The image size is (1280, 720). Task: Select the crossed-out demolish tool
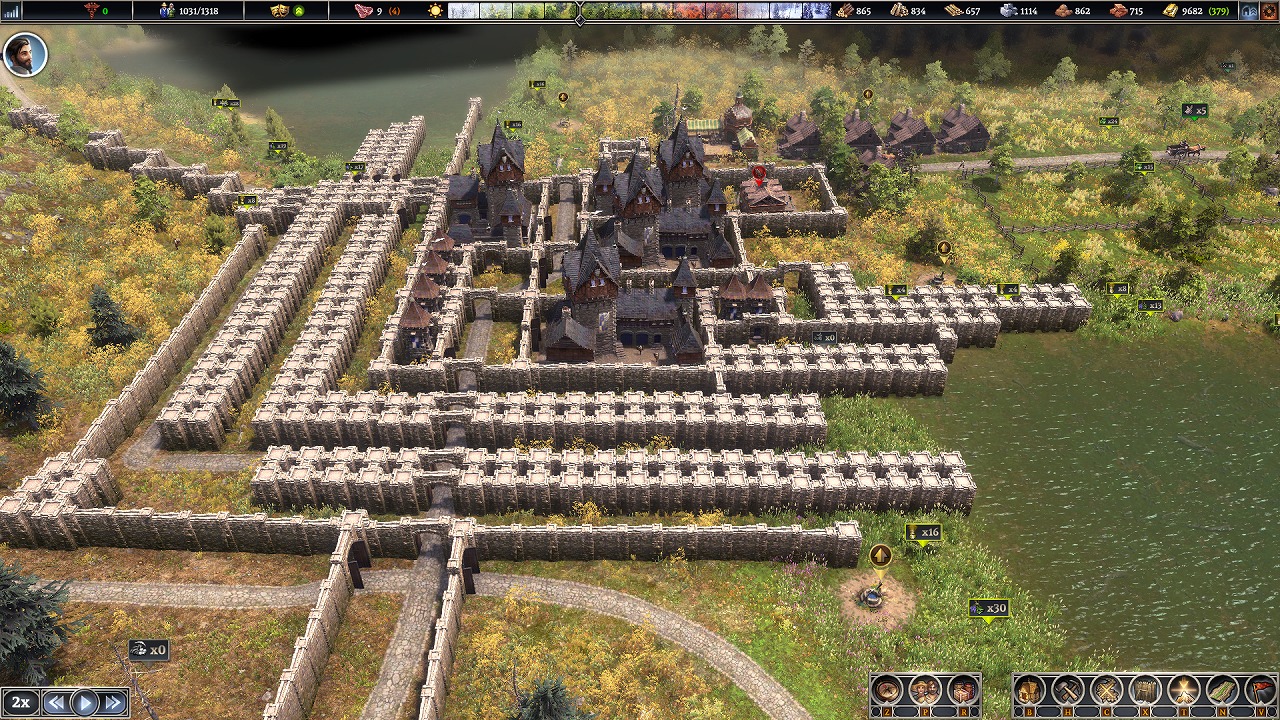[x=1107, y=691]
